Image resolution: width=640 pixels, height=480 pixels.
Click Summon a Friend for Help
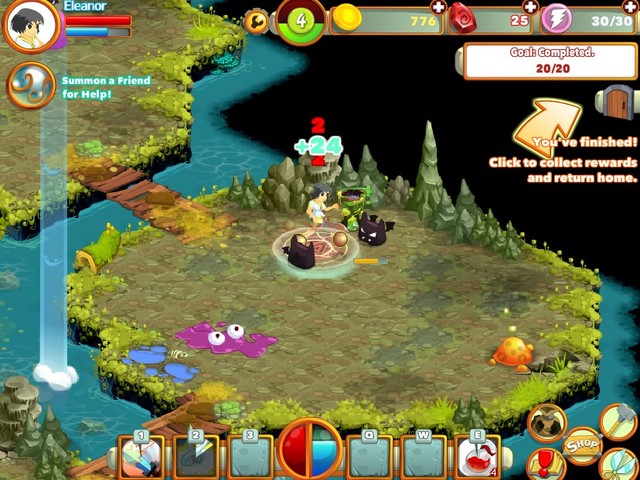click(32, 86)
